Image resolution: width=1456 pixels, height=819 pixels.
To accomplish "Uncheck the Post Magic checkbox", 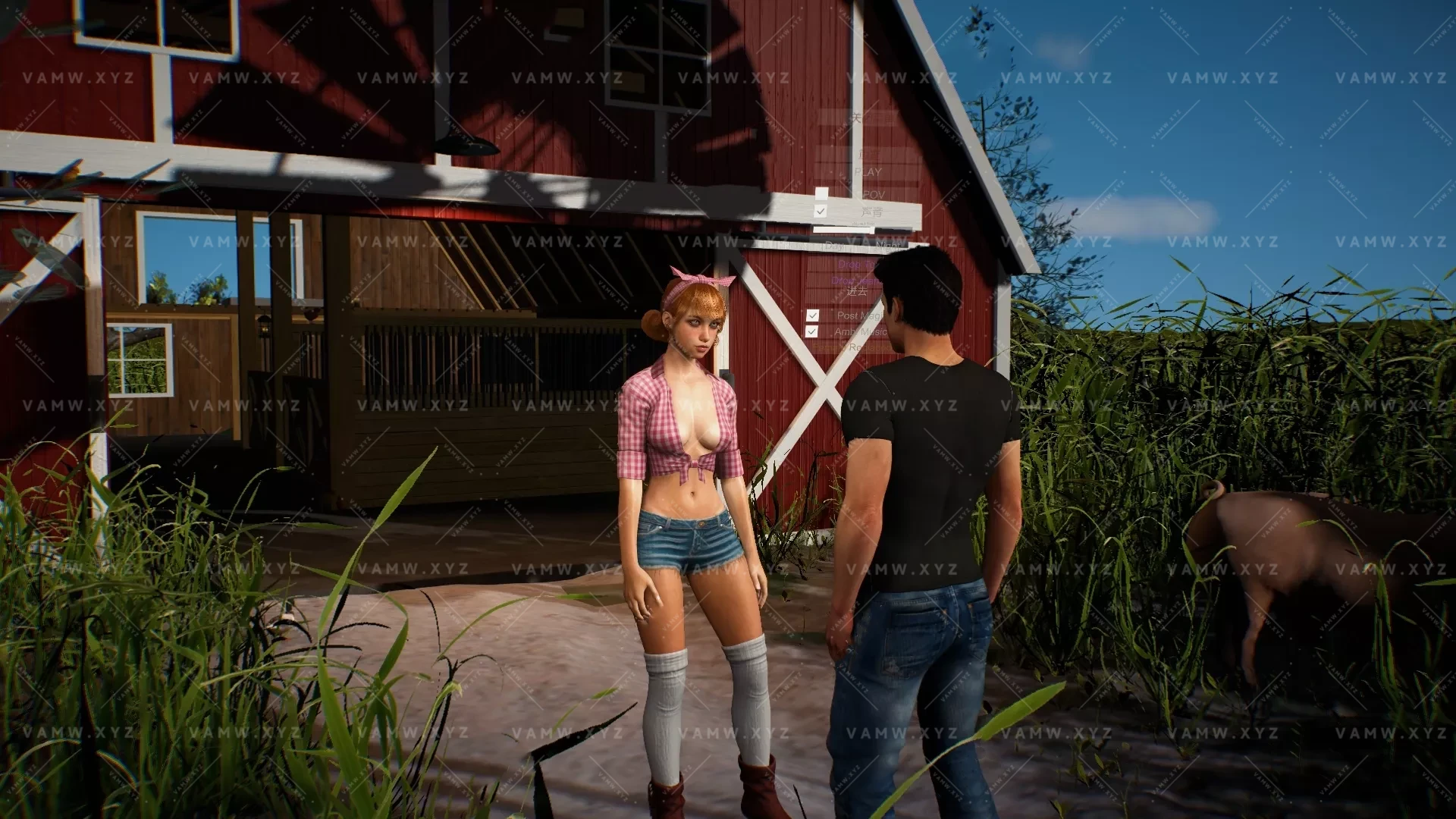I will click(x=813, y=315).
